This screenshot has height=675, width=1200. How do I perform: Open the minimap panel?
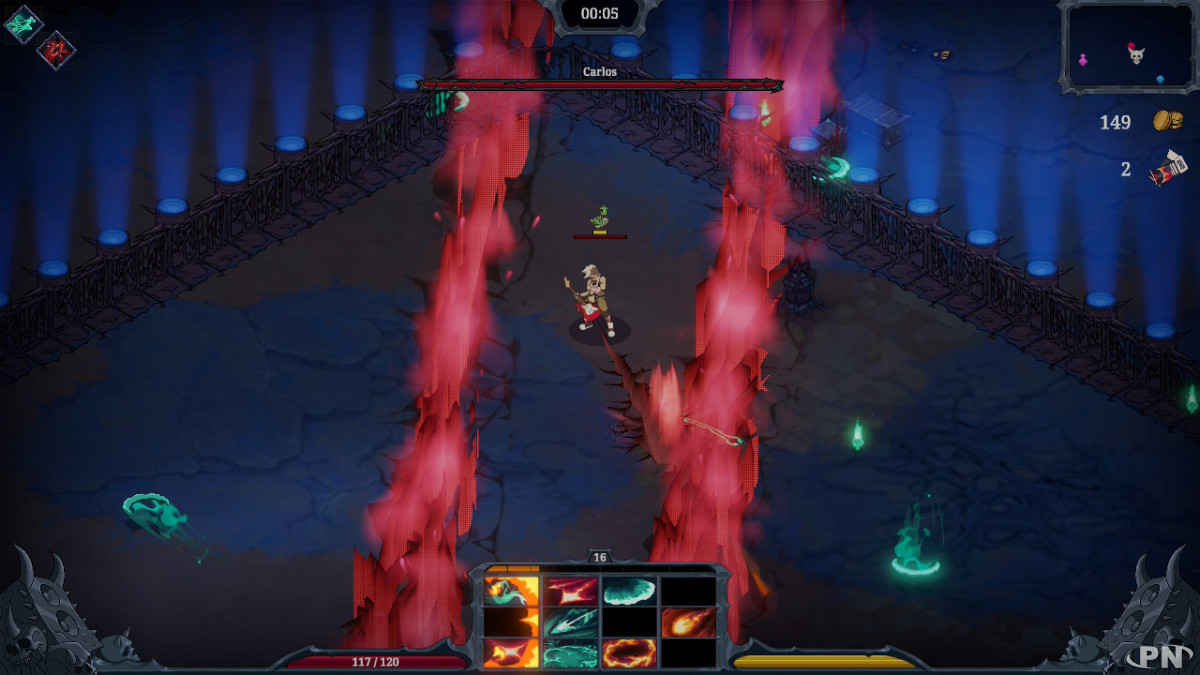pyautogui.click(x=1128, y=48)
